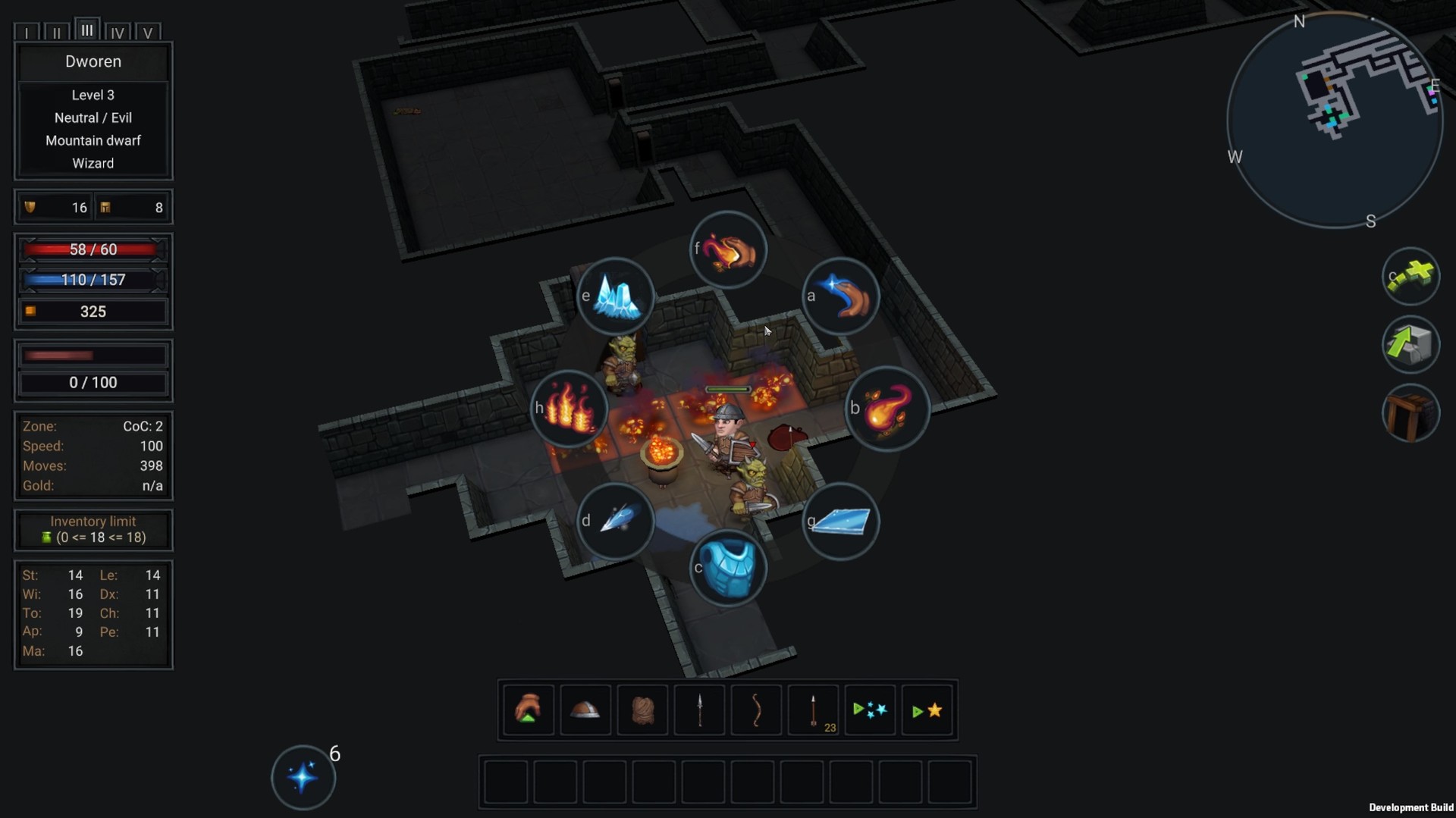Image resolution: width=1456 pixels, height=818 pixels.
Task: Click the red health bar showing 58/60
Action: 93,249
